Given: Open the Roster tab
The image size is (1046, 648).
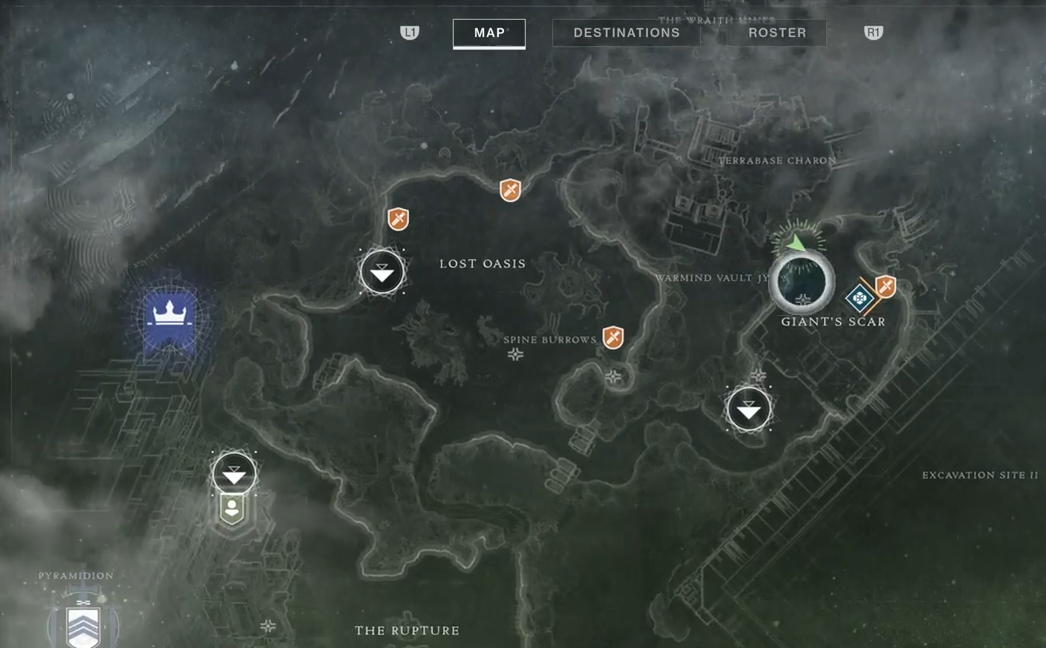Looking at the screenshot, I should 777,33.
